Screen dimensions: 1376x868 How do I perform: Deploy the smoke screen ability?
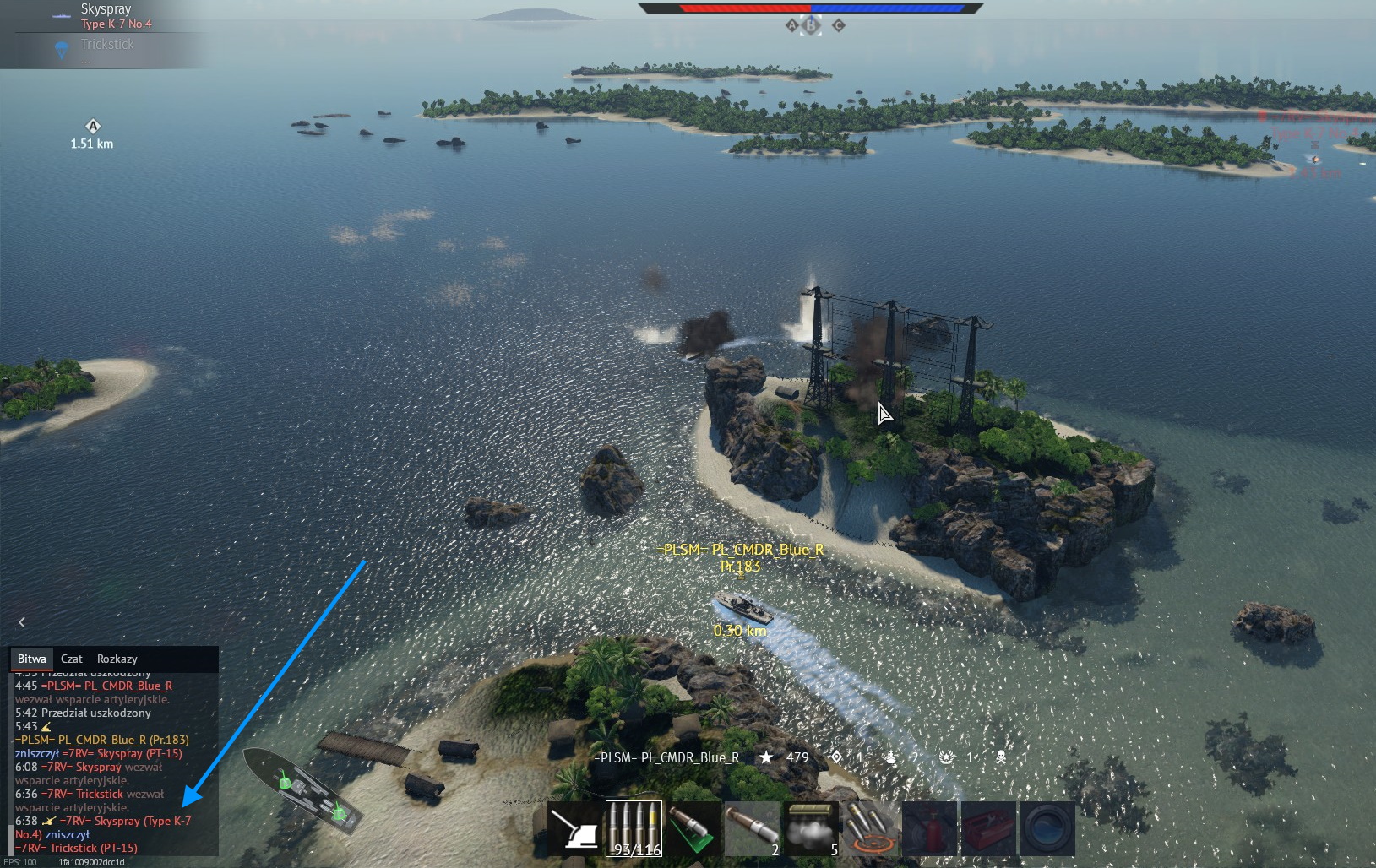click(811, 829)
